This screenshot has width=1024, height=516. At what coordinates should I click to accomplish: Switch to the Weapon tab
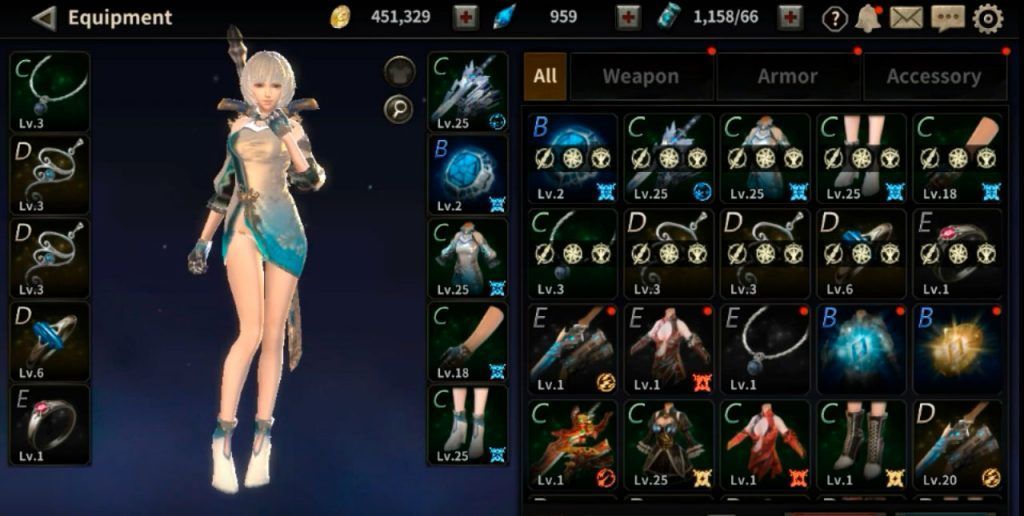[x=640, y=76]
